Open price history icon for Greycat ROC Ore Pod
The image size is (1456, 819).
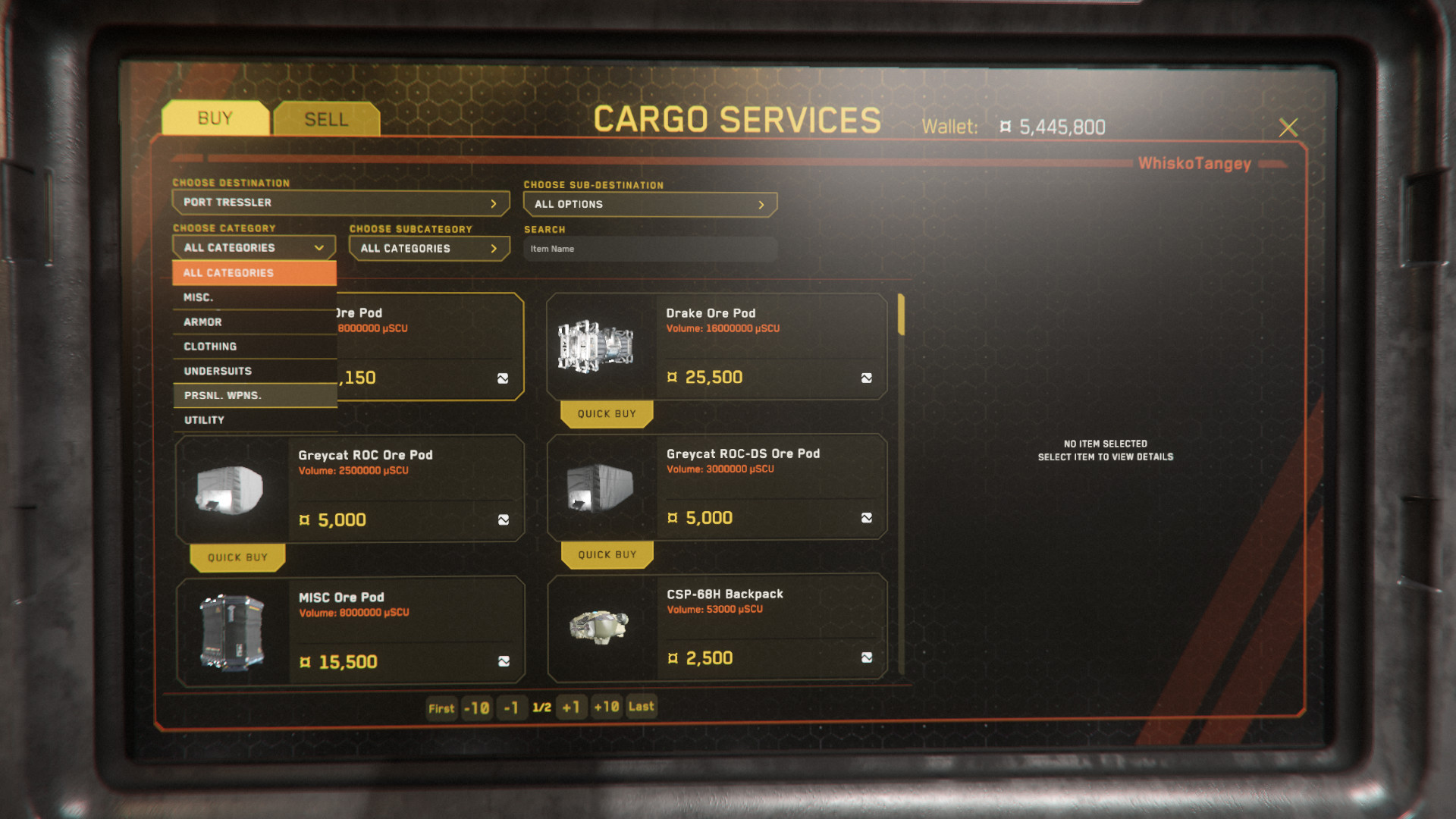[504, 519]
